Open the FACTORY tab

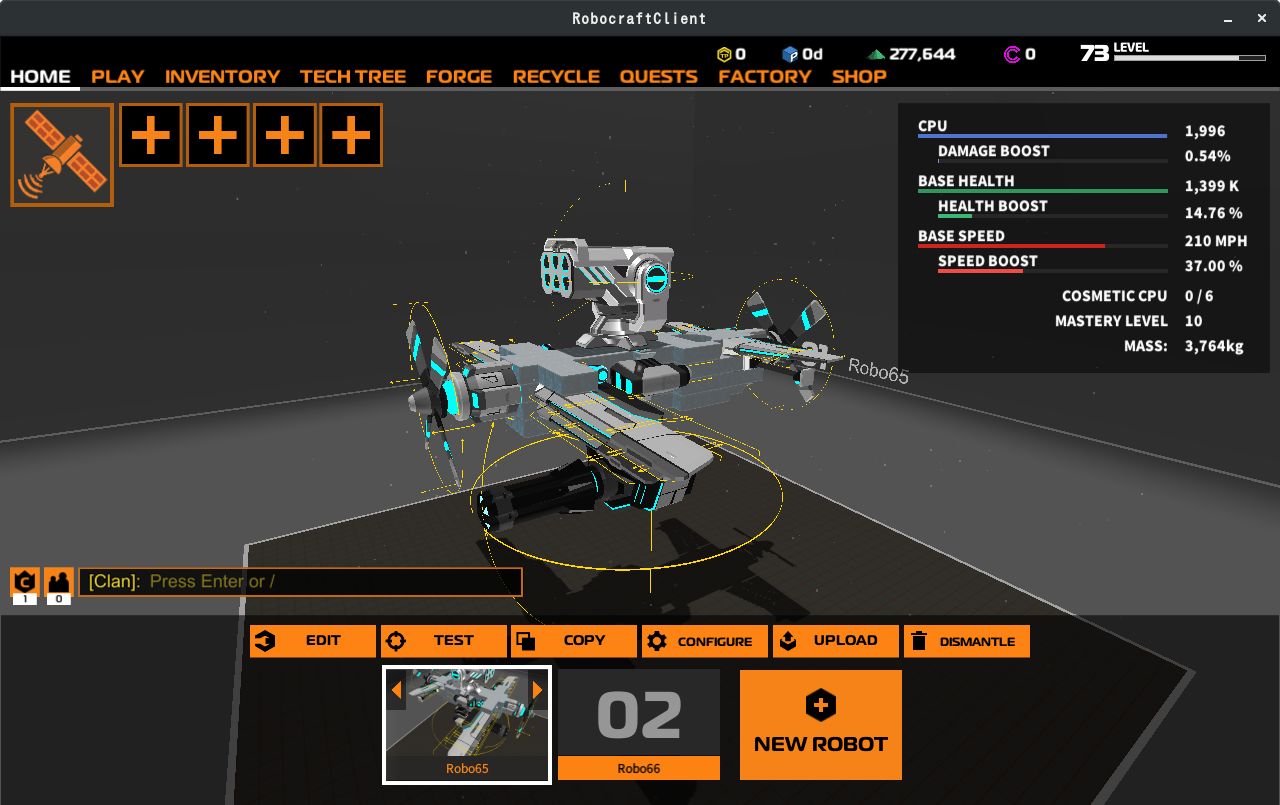tap(765, 77)
